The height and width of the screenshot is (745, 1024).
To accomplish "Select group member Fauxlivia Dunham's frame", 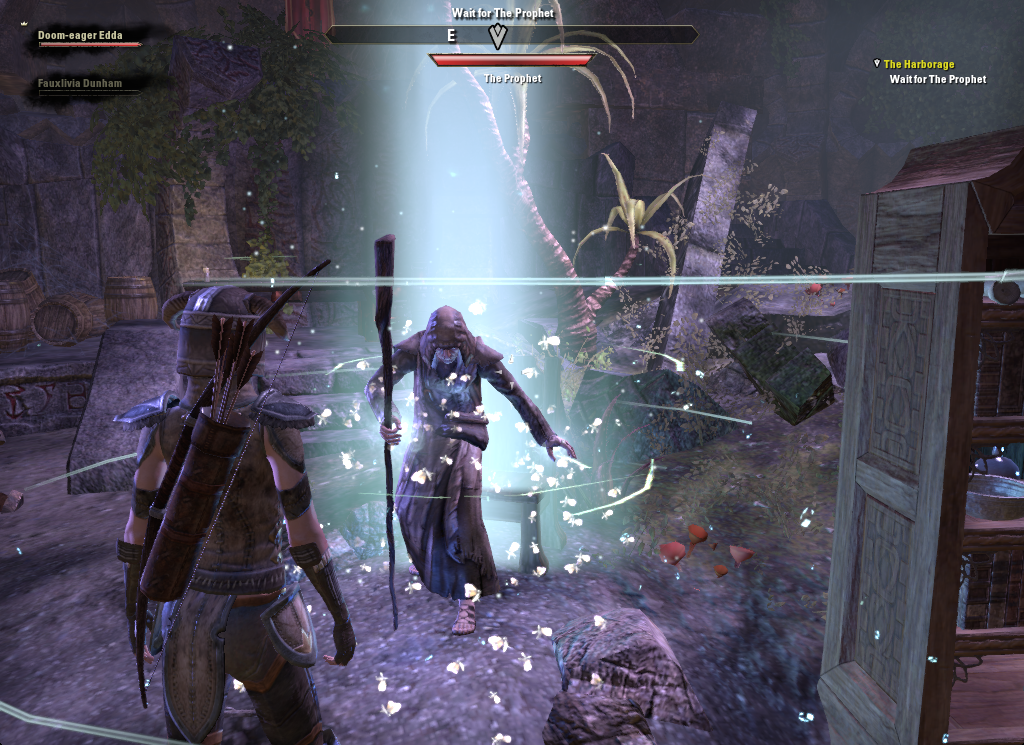I will (x=80, y=85).
